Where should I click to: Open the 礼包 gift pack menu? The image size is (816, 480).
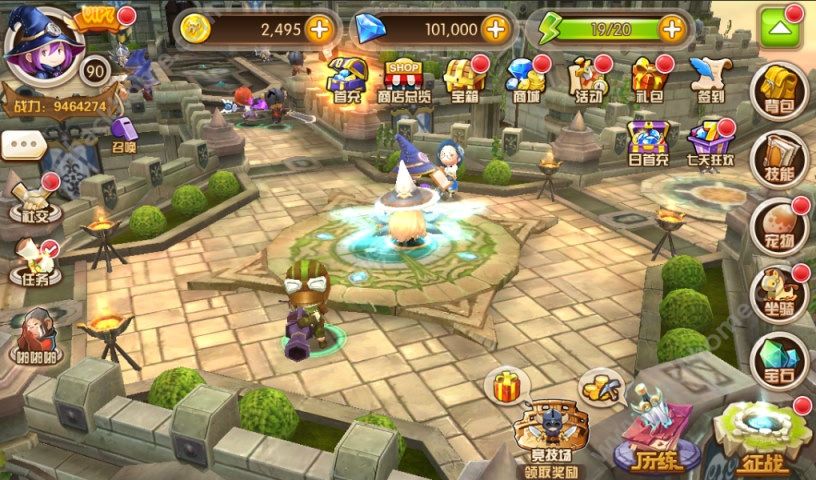pyautogui.click(x=649, y=80)
